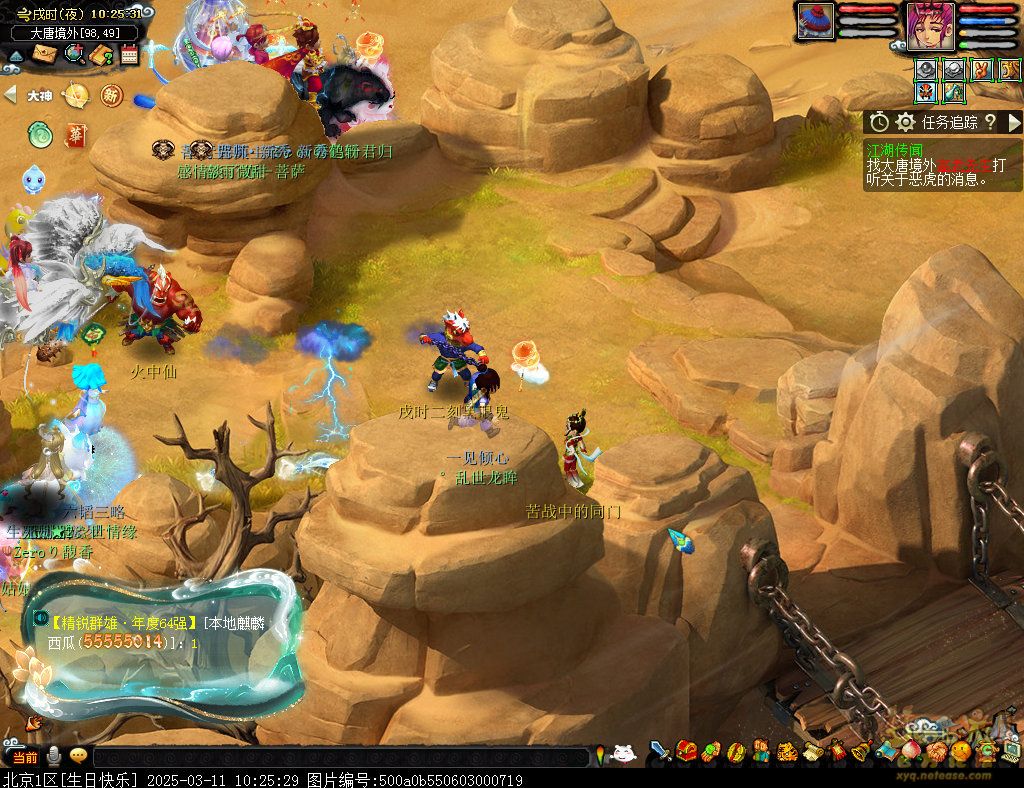1024x788 pixels.
Task: Open the mail envelope icon
Action: [43, 55]
